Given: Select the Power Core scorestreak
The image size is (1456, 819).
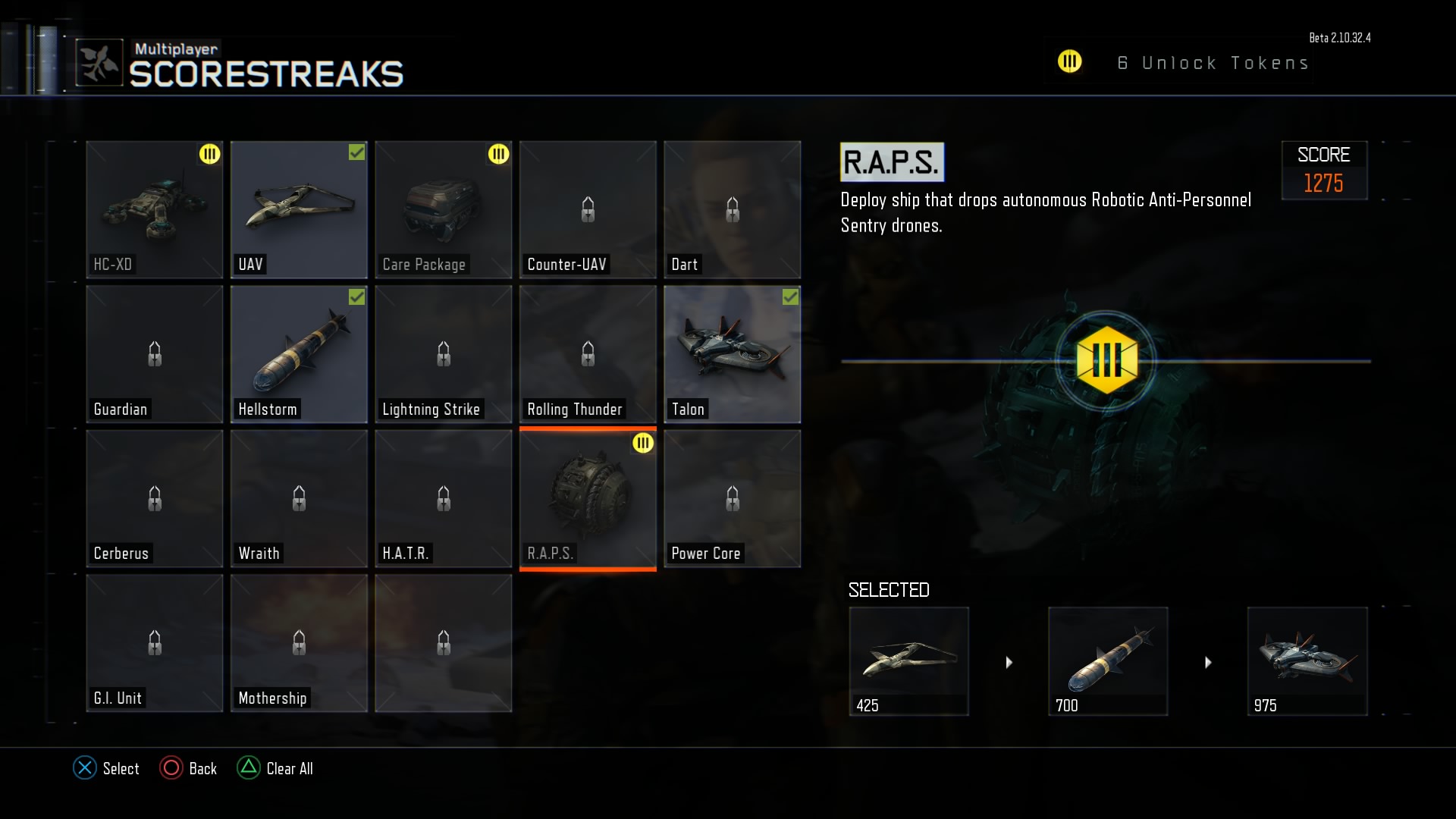Looking at the screenshot, I should click(x=732, y=498).
